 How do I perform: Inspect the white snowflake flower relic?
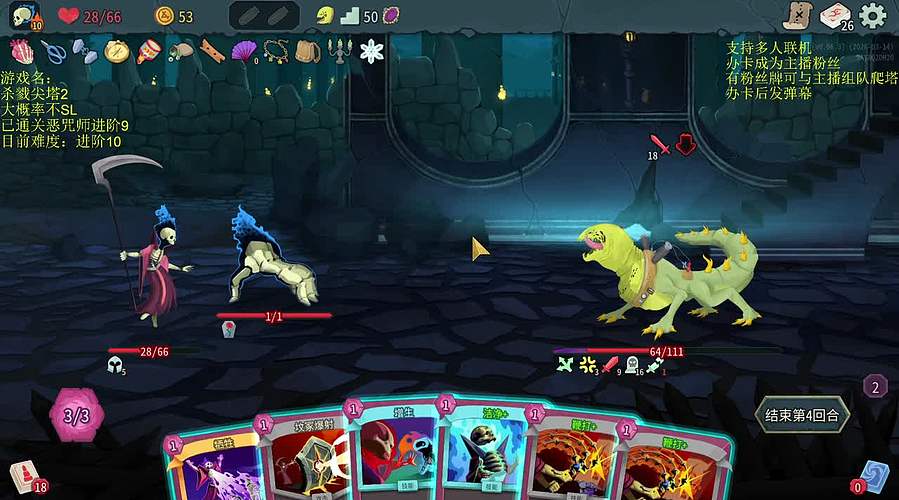click(372, 51)
